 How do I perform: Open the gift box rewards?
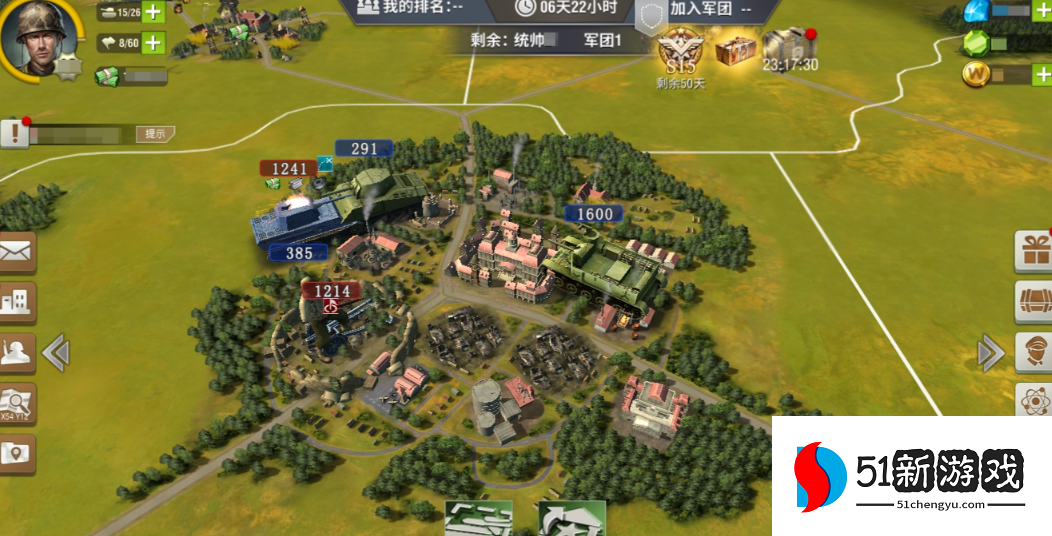pyautogui.click(x=1034, y=251)
